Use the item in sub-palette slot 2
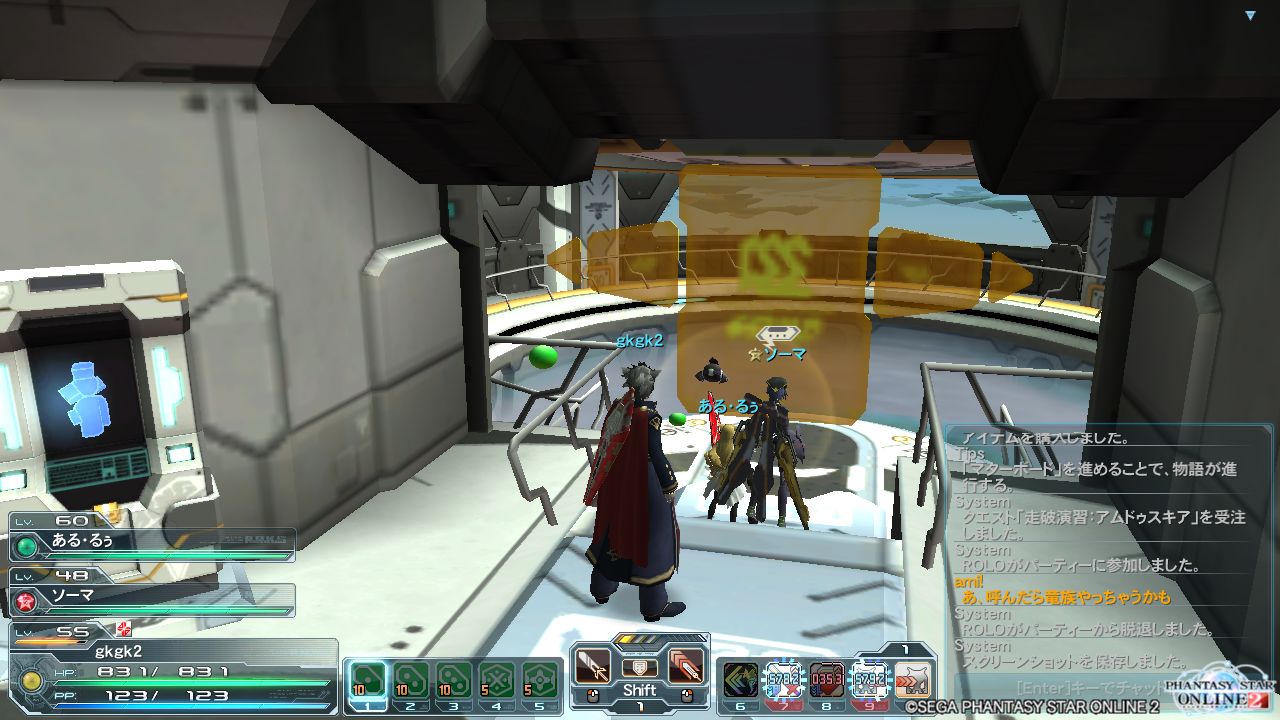This screenshot has height=720, width=1280. 410,681
